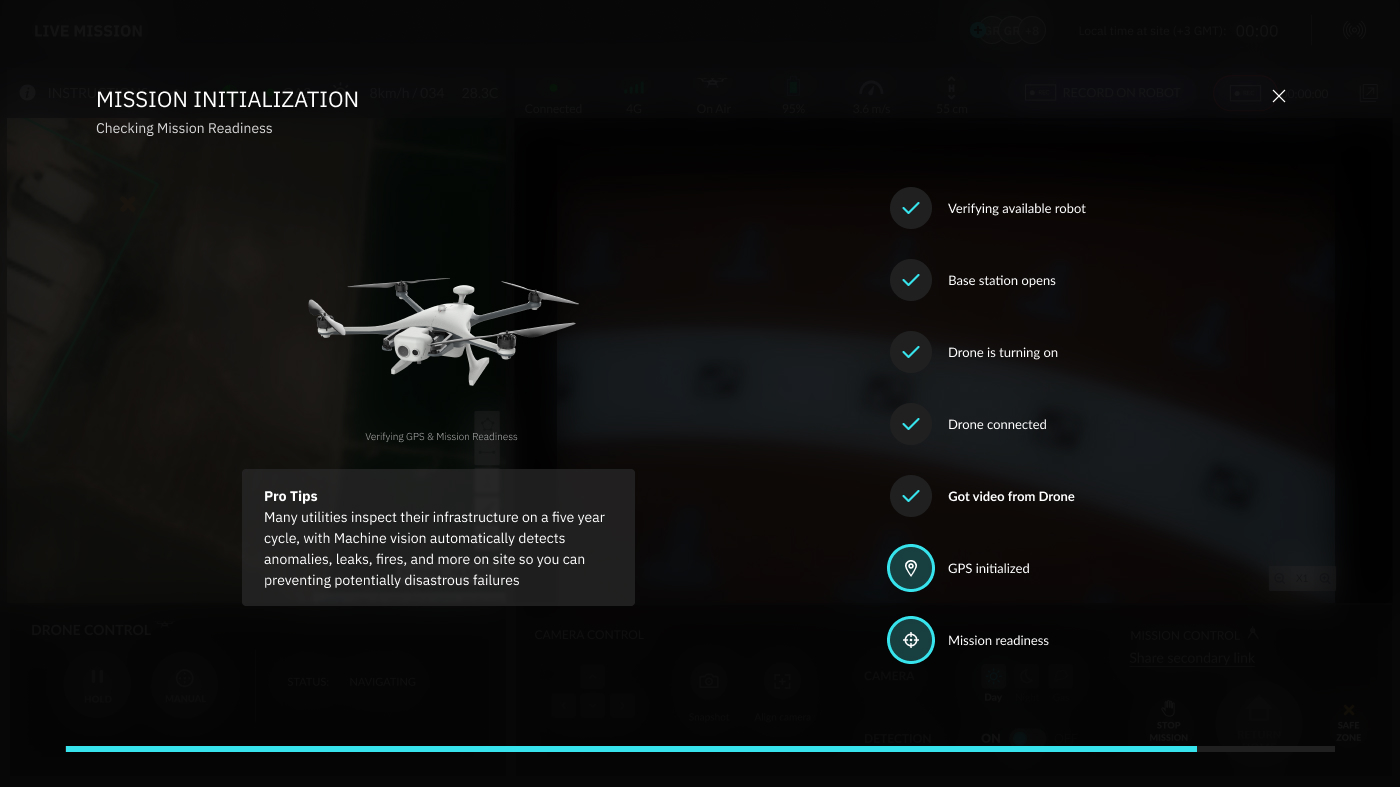Select the On Air drone status icon
Viewport: 1400px width, 787px height.
coord(714,85)
